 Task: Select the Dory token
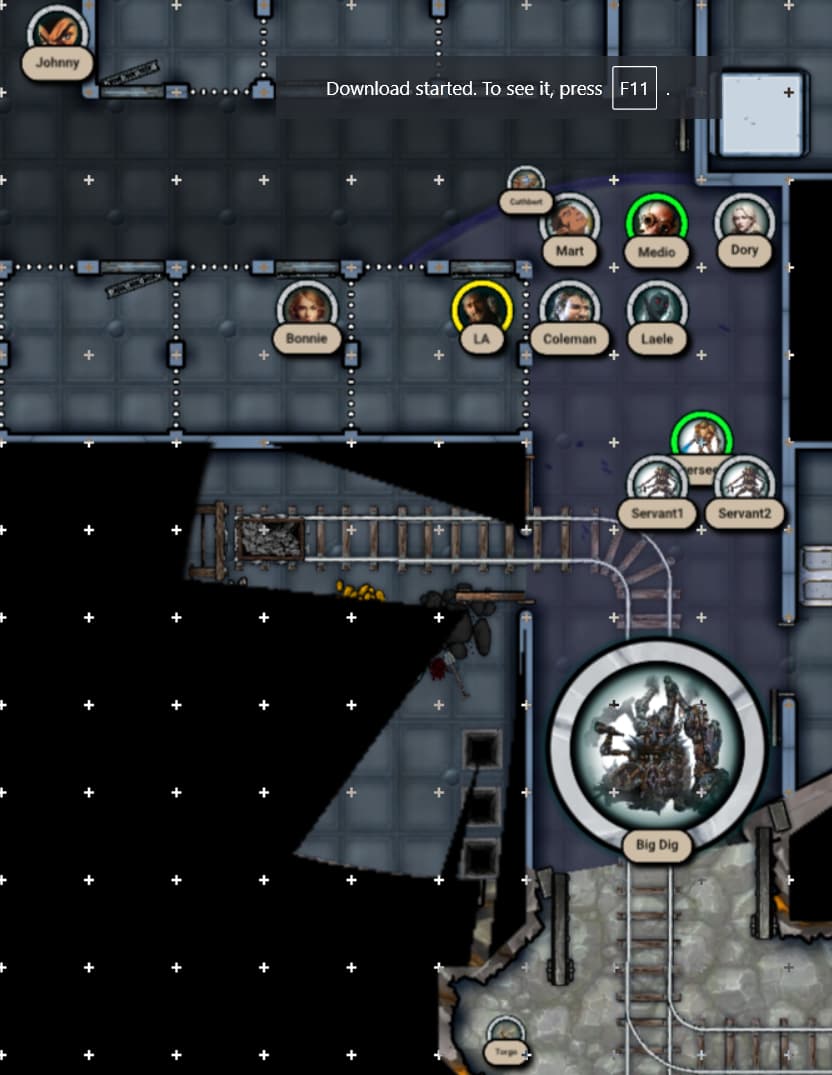click(744, 219)
